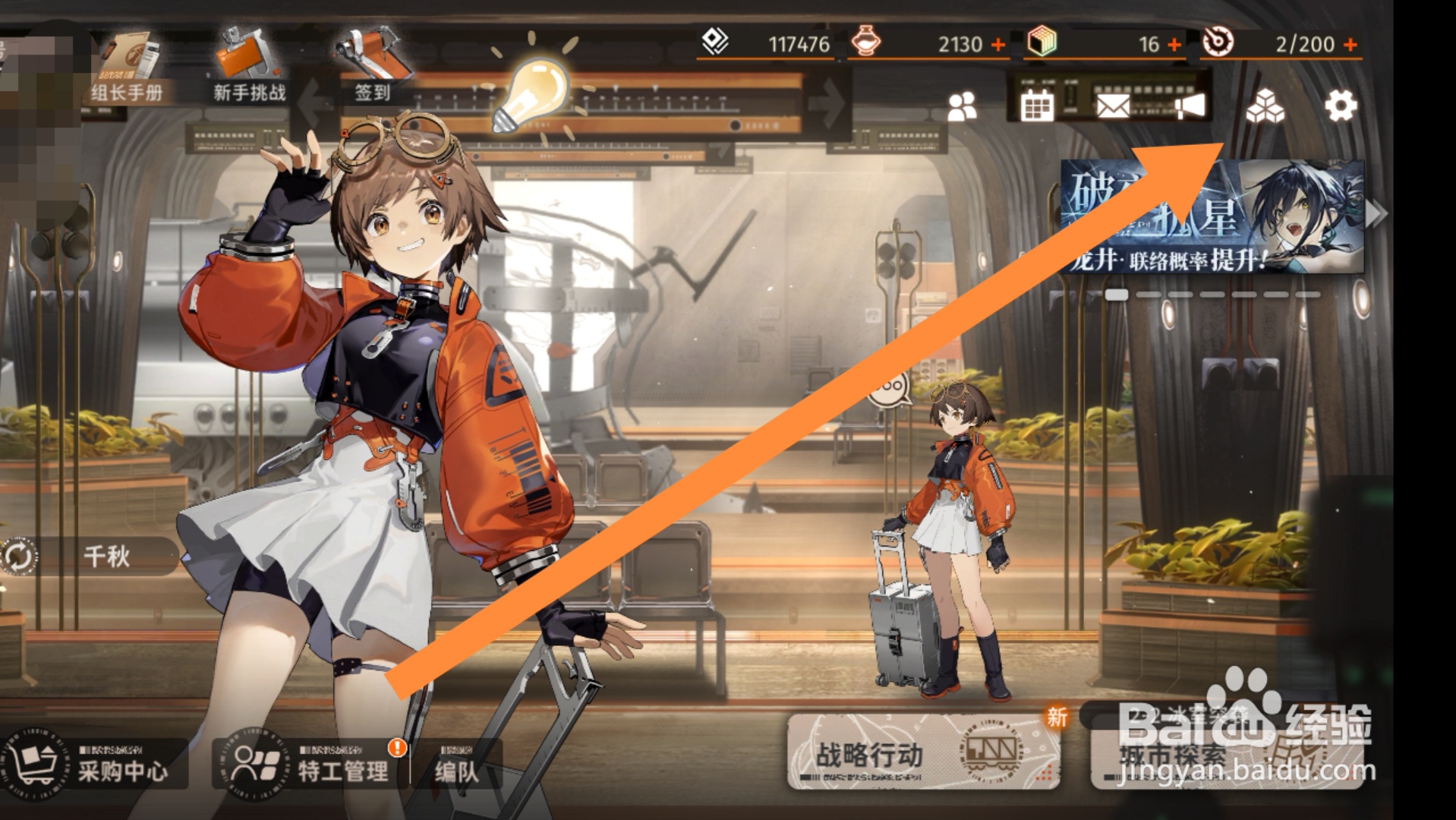Open the friends list icon
Screen dimensions: 1456x820
tap(963, 107)
